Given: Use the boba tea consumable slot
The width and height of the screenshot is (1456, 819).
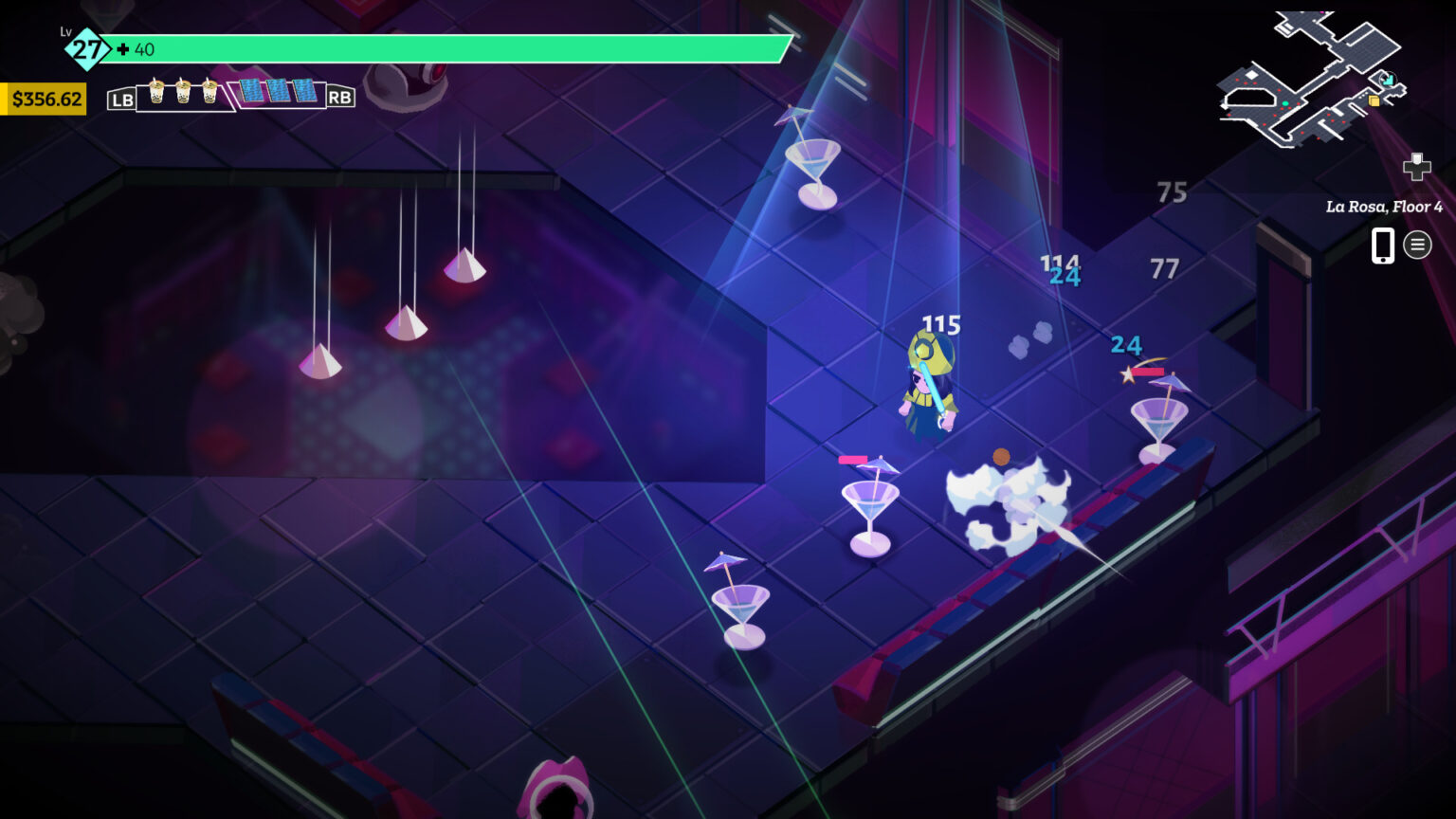Looking at the screenshot, I should [x=183, y=93].
